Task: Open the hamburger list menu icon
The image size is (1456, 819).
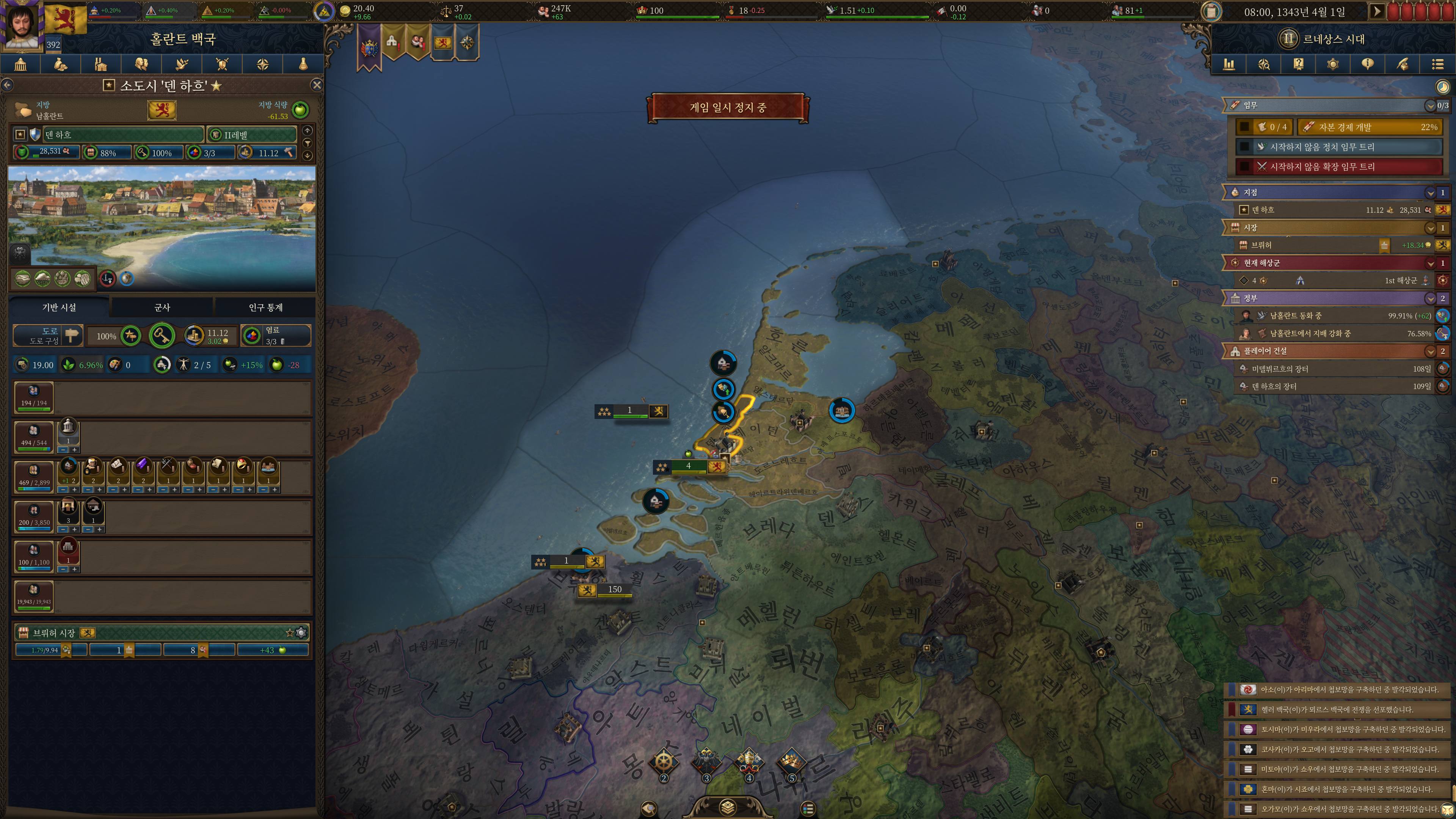Action: [x=1438, y=64]
